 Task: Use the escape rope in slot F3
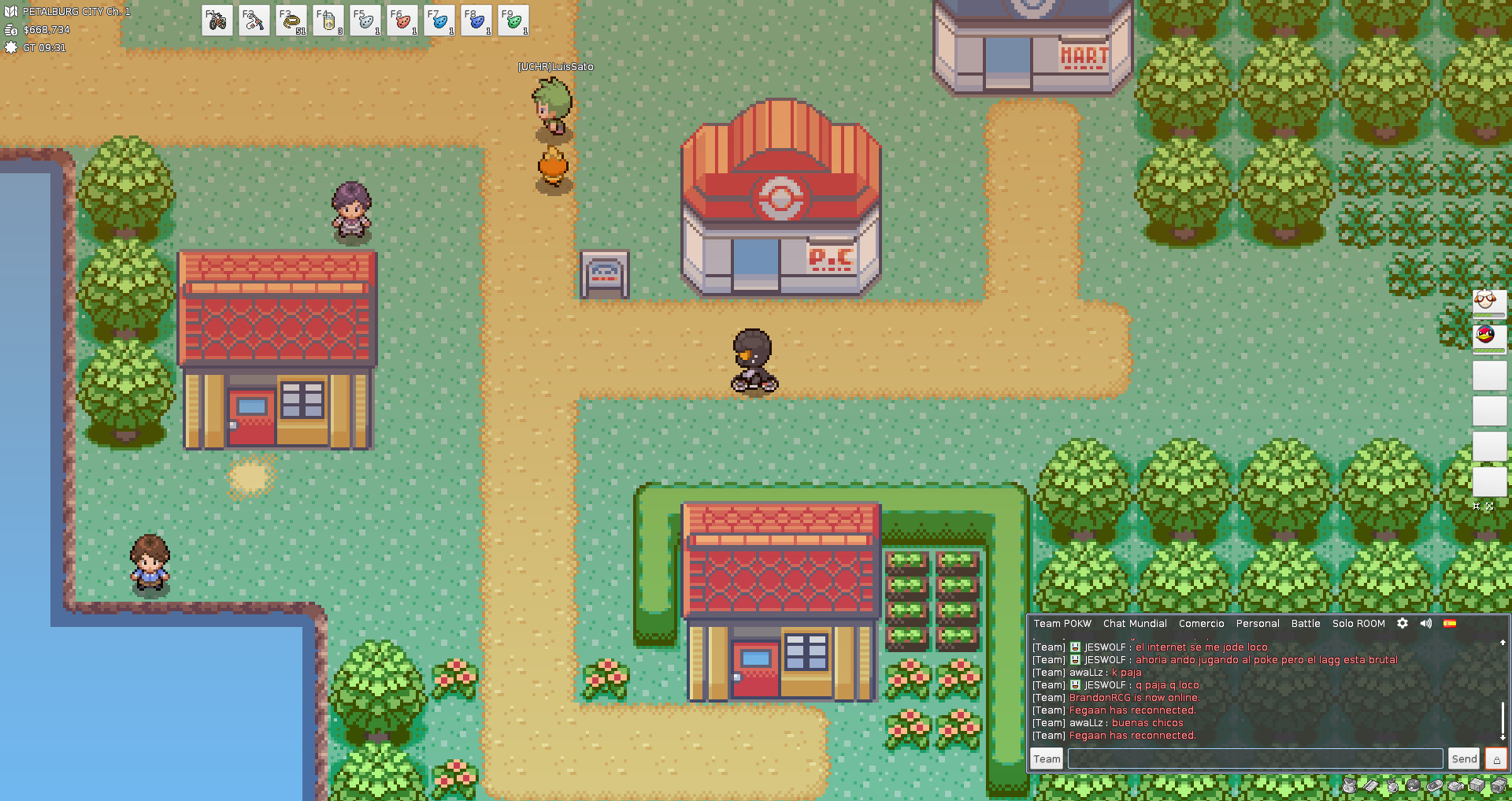(x=291, y=21)
